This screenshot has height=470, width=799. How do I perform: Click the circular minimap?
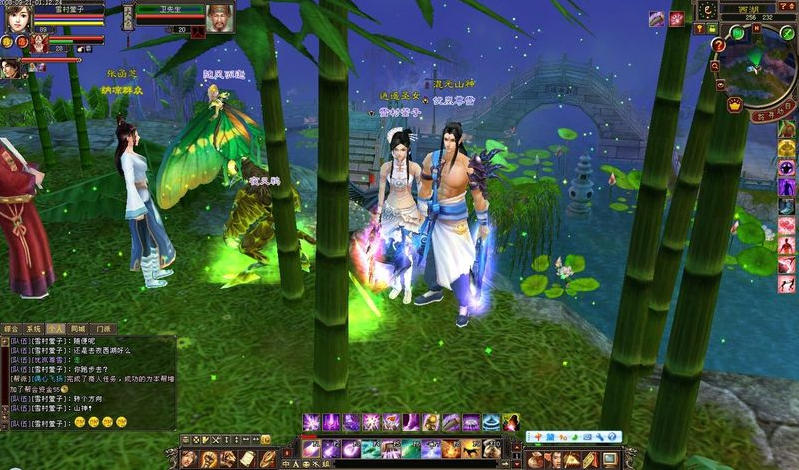point(758,70)
